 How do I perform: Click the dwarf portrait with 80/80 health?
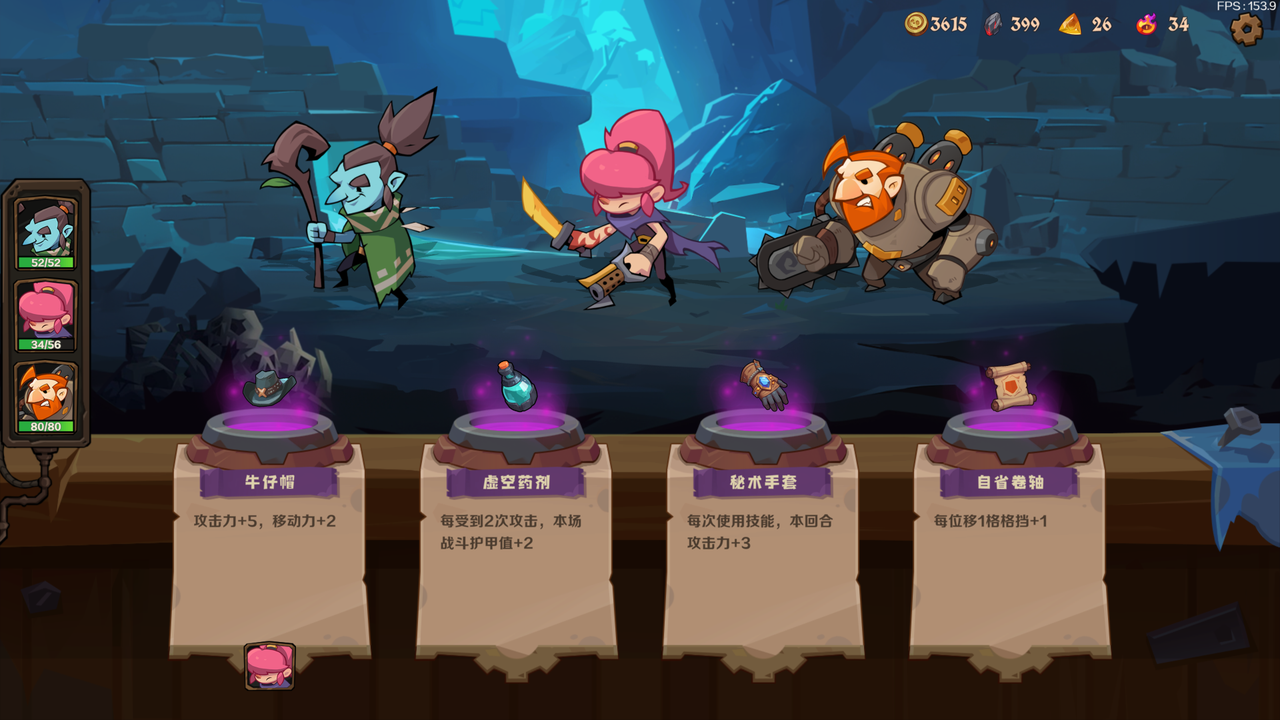coord(44,394)
